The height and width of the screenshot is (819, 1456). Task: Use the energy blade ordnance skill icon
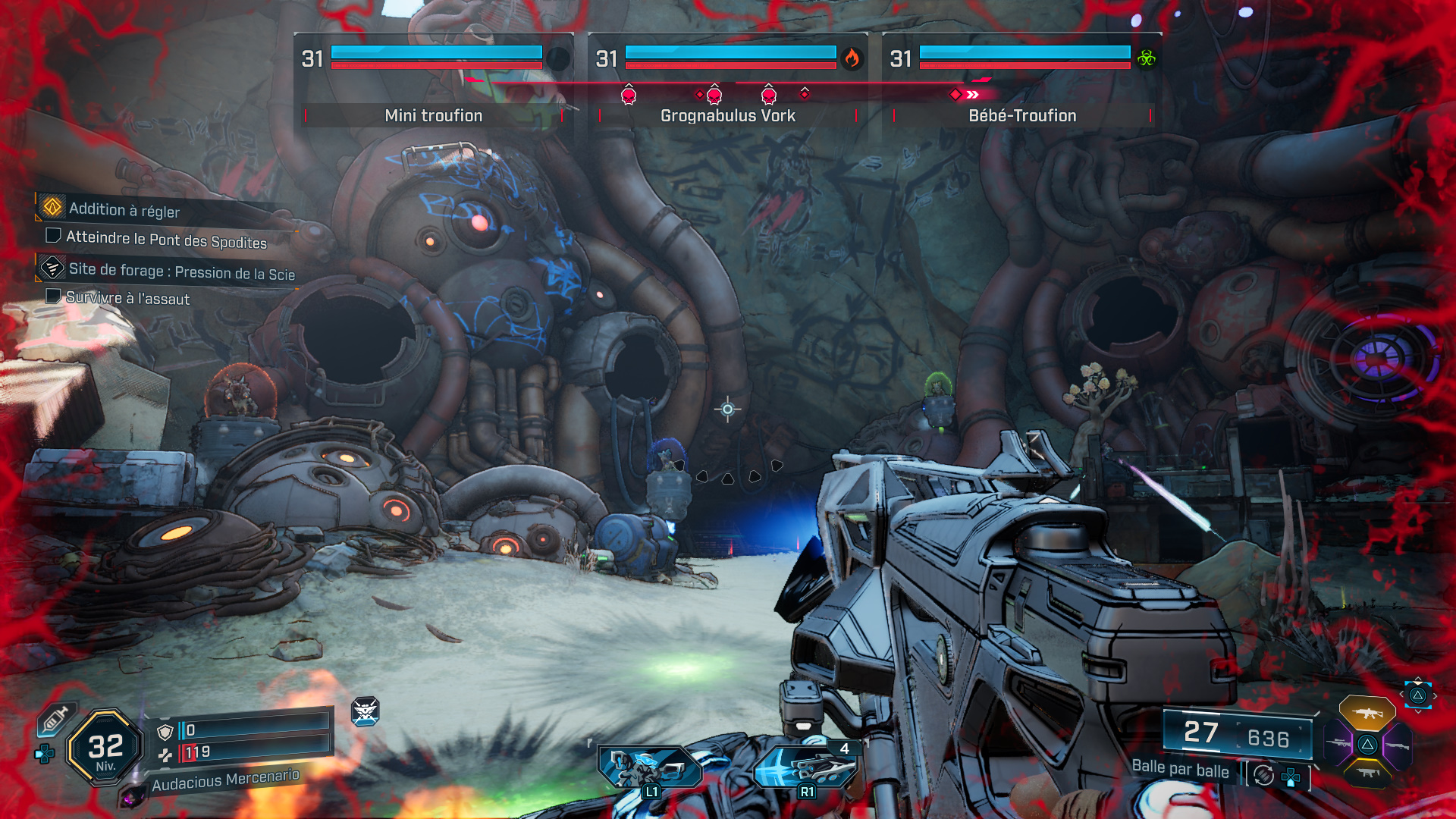coord(805,767)
